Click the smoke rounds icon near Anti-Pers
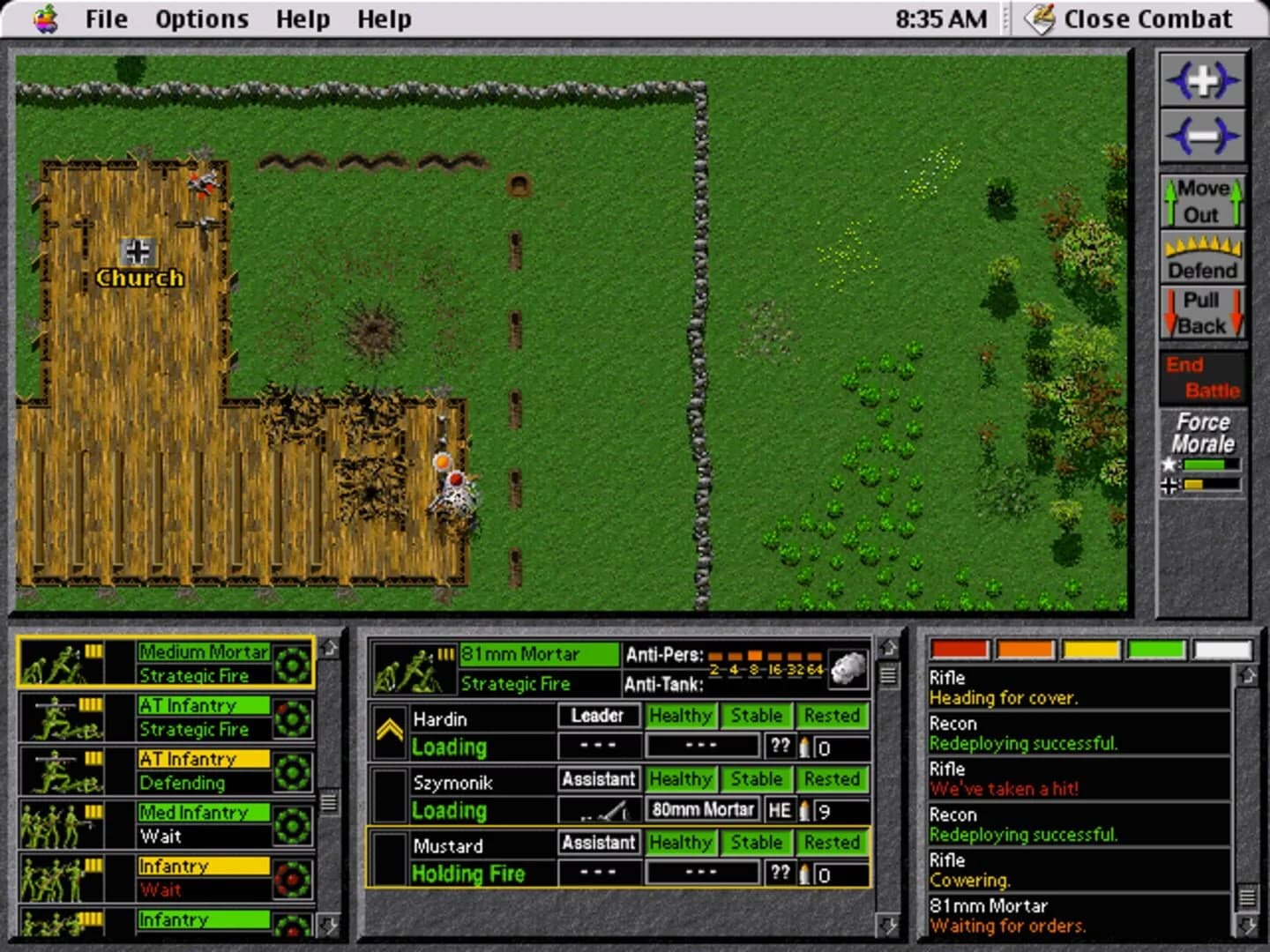The image size is (1270, 952). (x=847, y=668)
